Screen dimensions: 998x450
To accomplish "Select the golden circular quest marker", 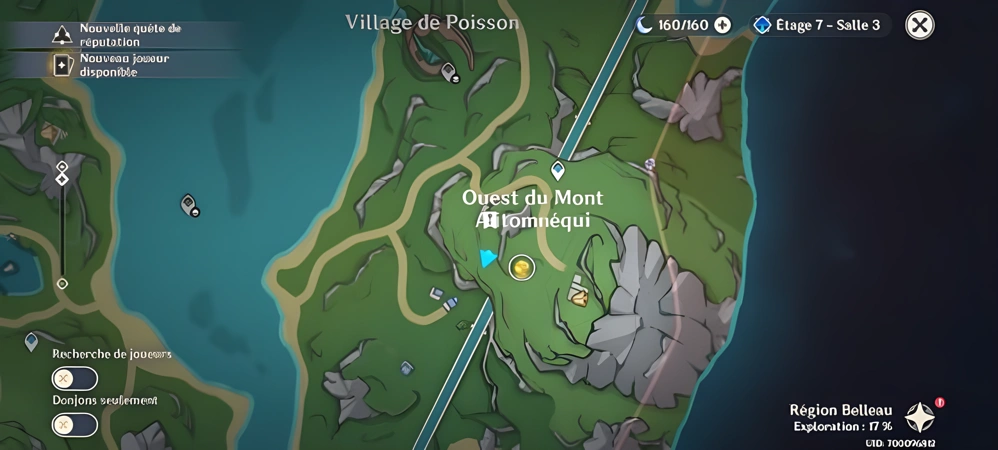I will pyautogui.click(x=521, y=267).
